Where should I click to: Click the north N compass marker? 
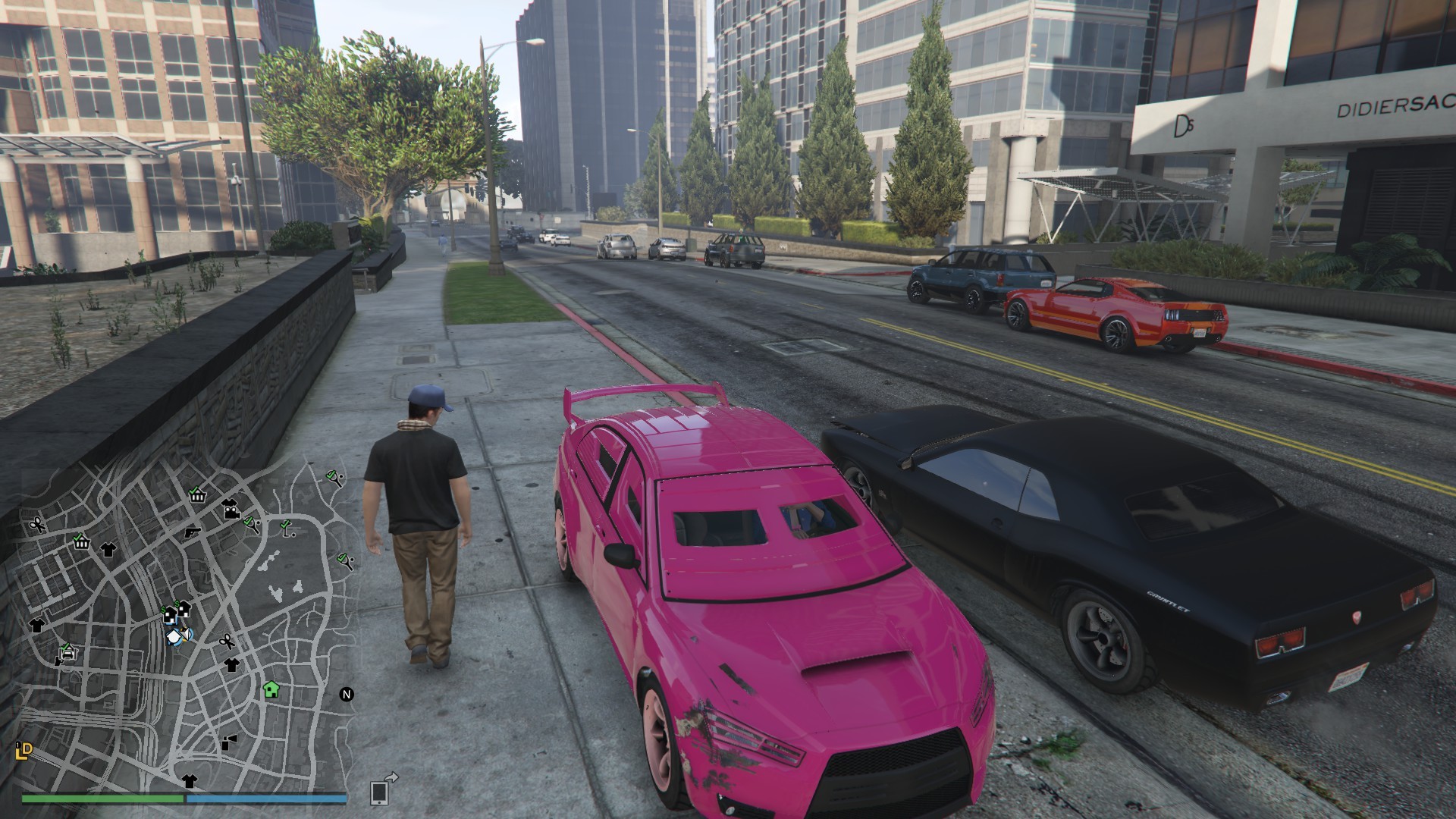(347, 694)
